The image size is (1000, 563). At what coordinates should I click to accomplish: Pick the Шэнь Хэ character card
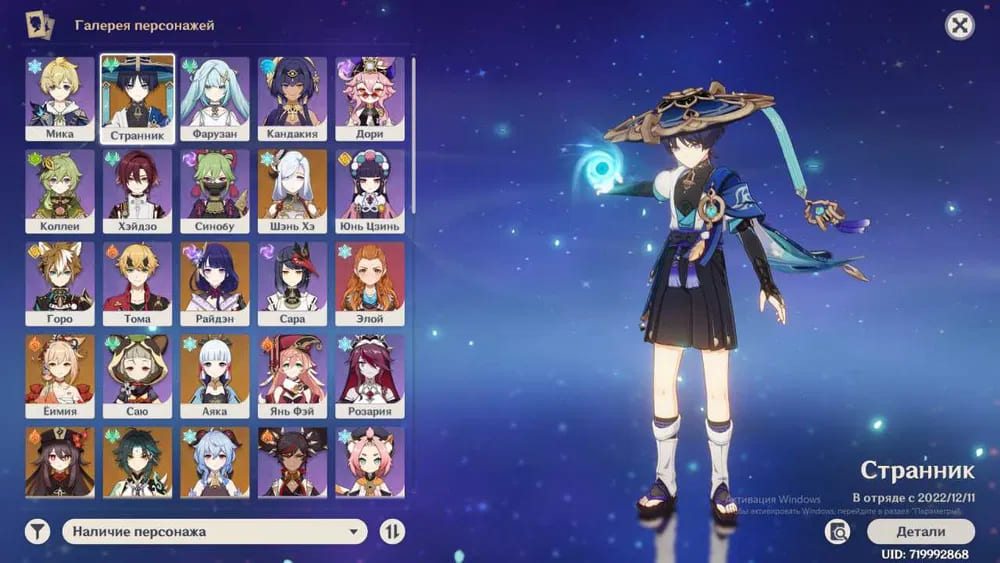pyautogui.click(x=293, y=191)
